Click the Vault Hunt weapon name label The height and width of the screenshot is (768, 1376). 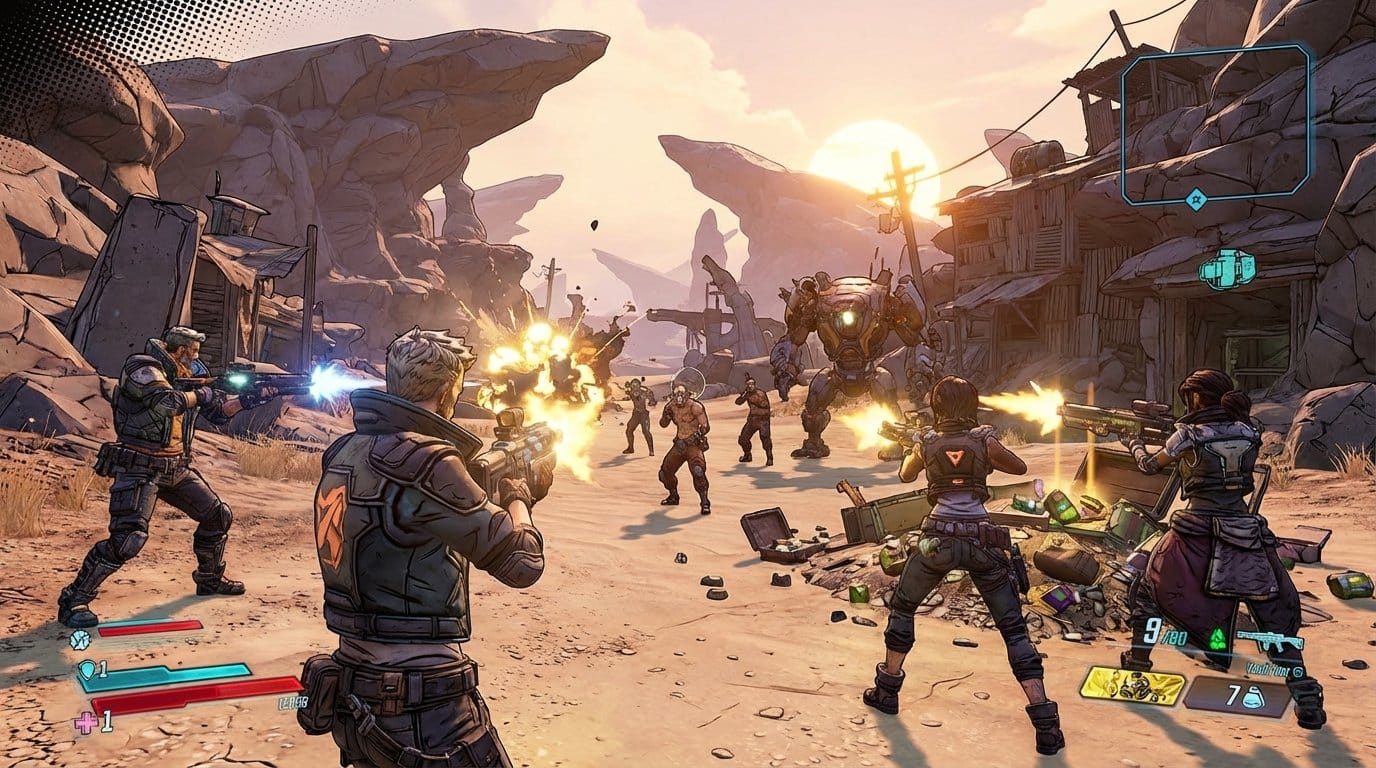[1267, 668]
